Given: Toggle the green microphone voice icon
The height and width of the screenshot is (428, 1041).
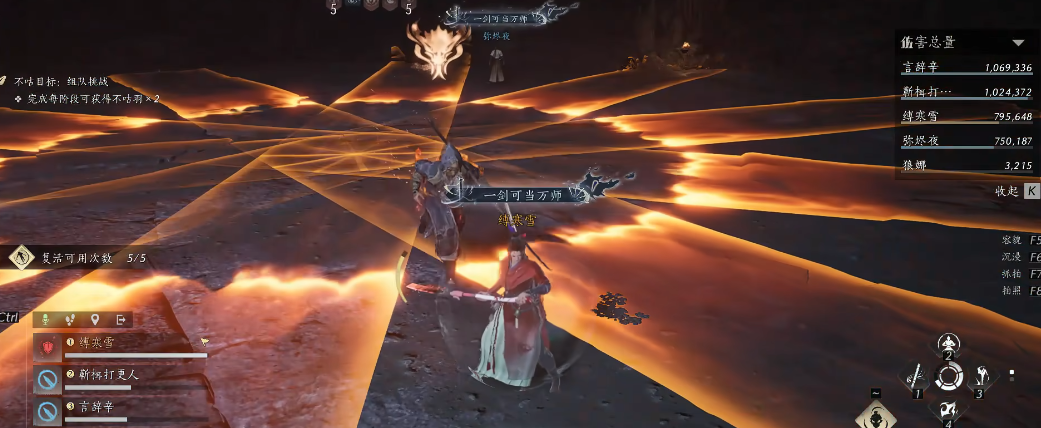Looking at the screenshot, I should coord(46,320).
